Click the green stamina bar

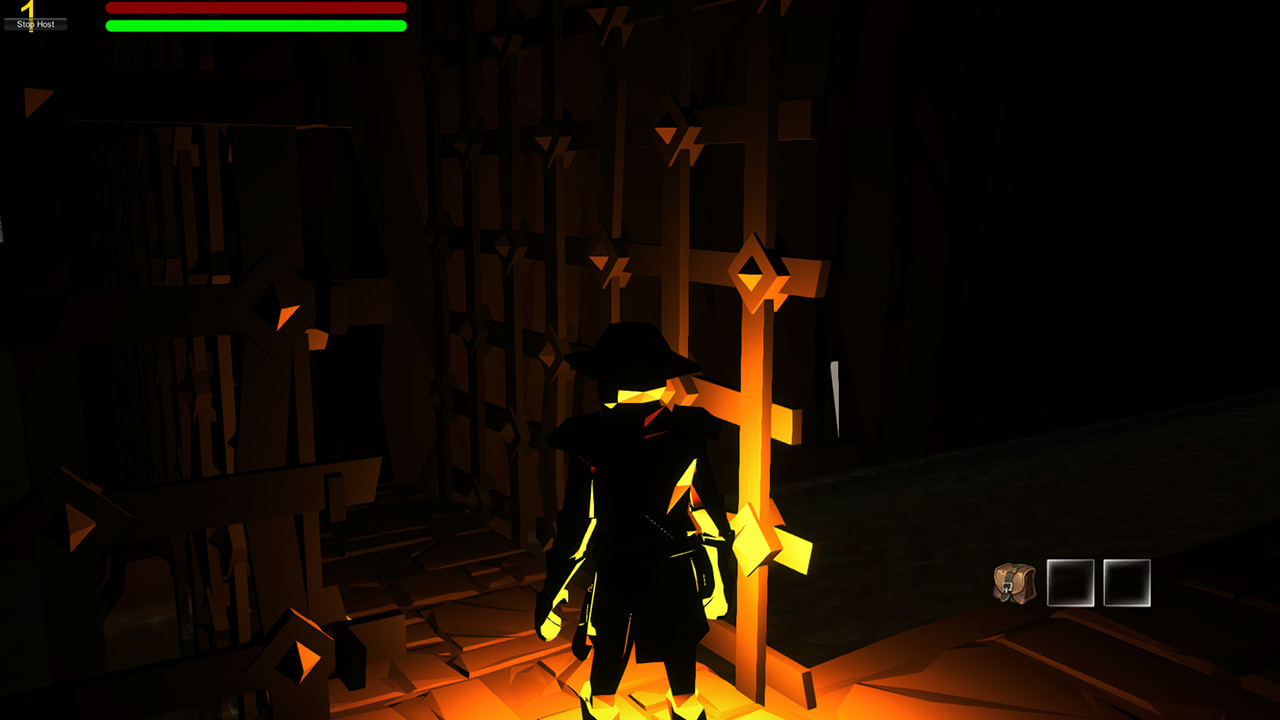click(x=255, y=26)
